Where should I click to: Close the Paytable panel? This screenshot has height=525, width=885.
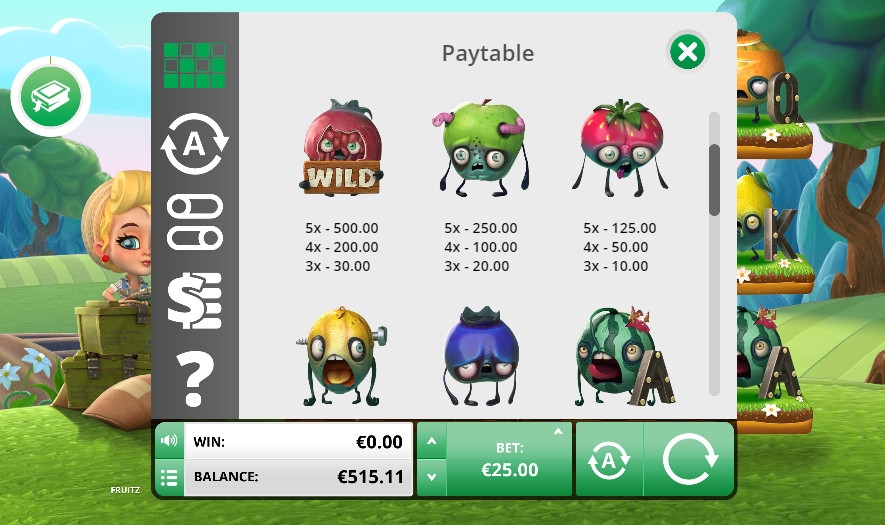(687, 52)
